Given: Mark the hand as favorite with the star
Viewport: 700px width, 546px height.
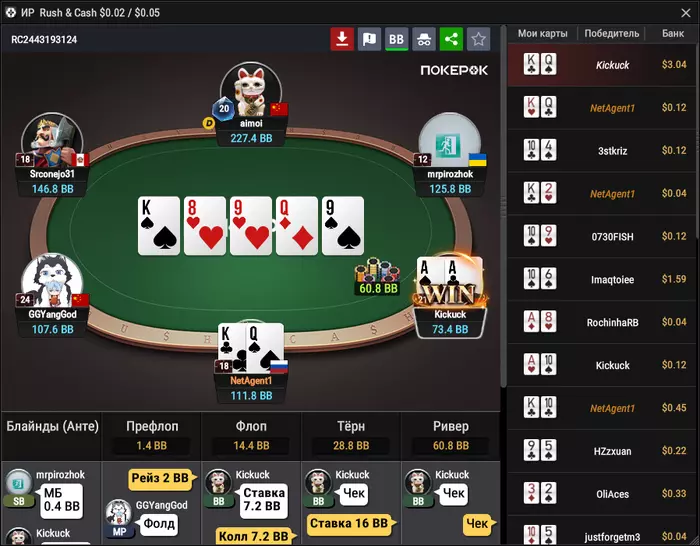Looking at the screenshot, I should 478,39.
